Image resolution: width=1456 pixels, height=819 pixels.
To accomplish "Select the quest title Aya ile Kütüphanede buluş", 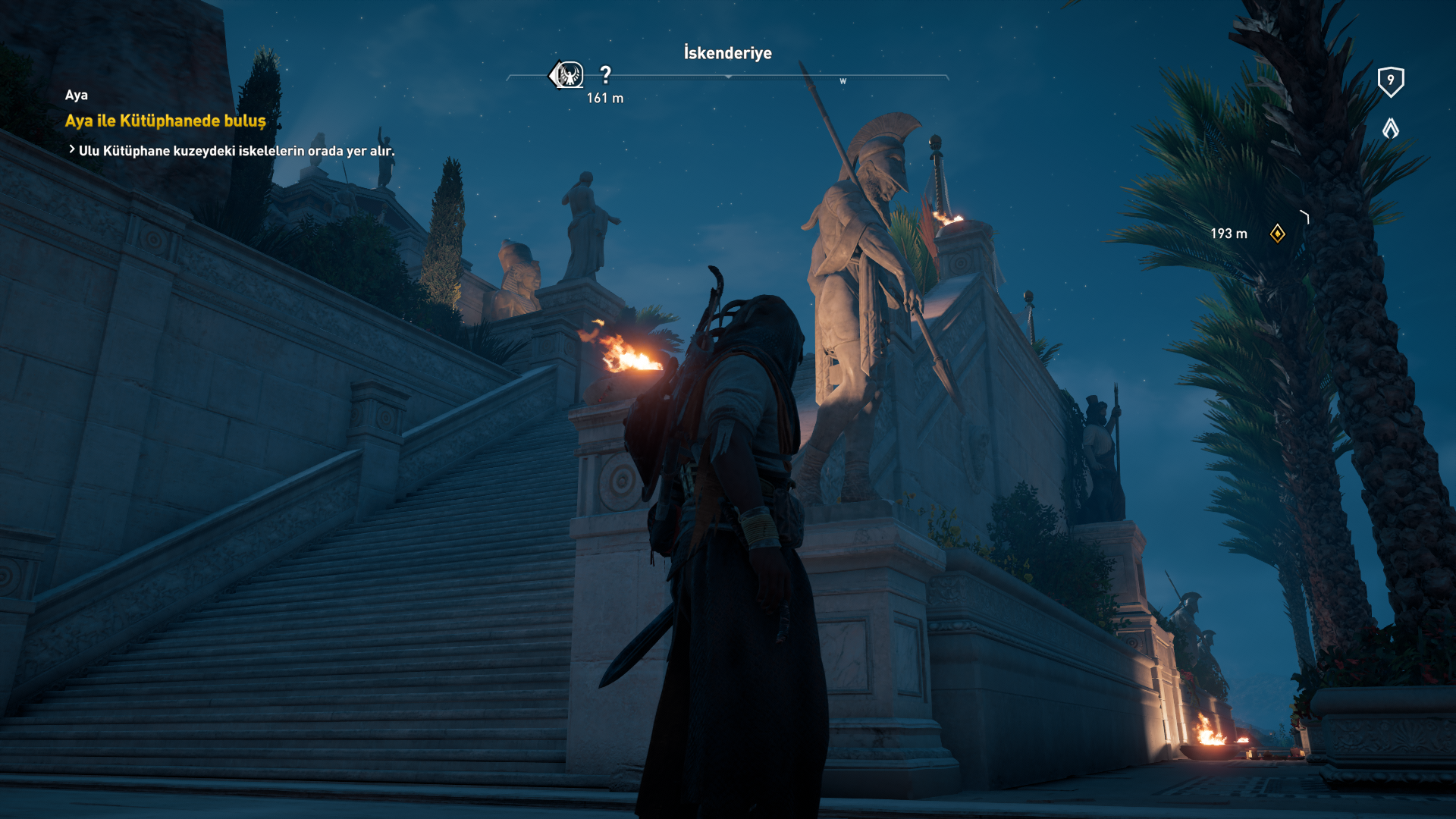I will point(165,121).
